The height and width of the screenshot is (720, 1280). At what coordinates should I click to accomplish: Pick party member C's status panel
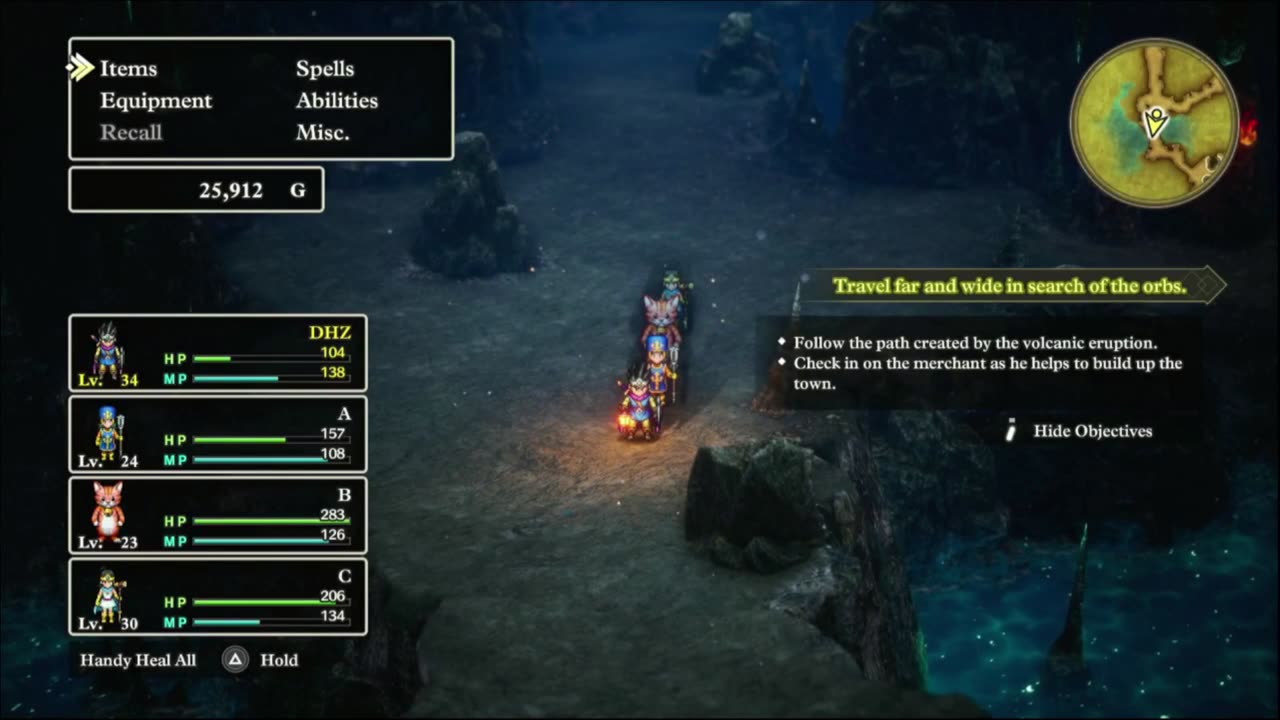click(x=218, y=596)
